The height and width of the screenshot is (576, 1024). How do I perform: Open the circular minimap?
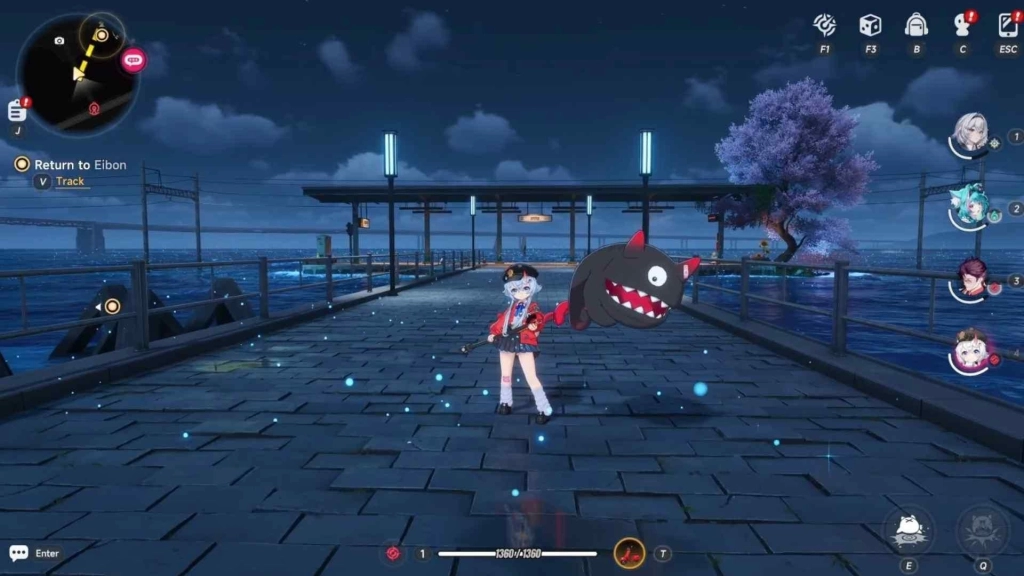click(x=78, y=75)
